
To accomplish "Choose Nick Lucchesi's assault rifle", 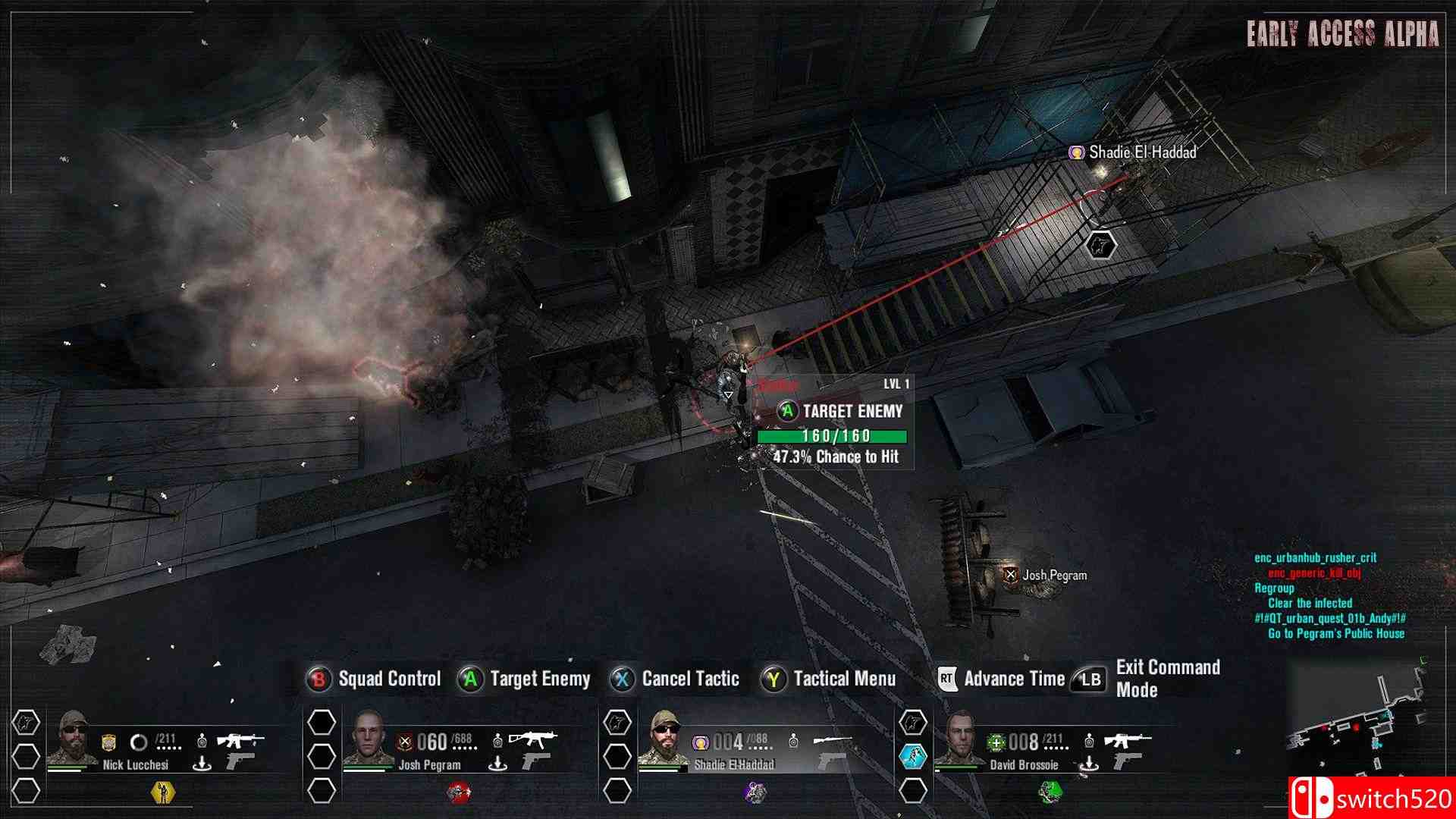I will 240,739.
